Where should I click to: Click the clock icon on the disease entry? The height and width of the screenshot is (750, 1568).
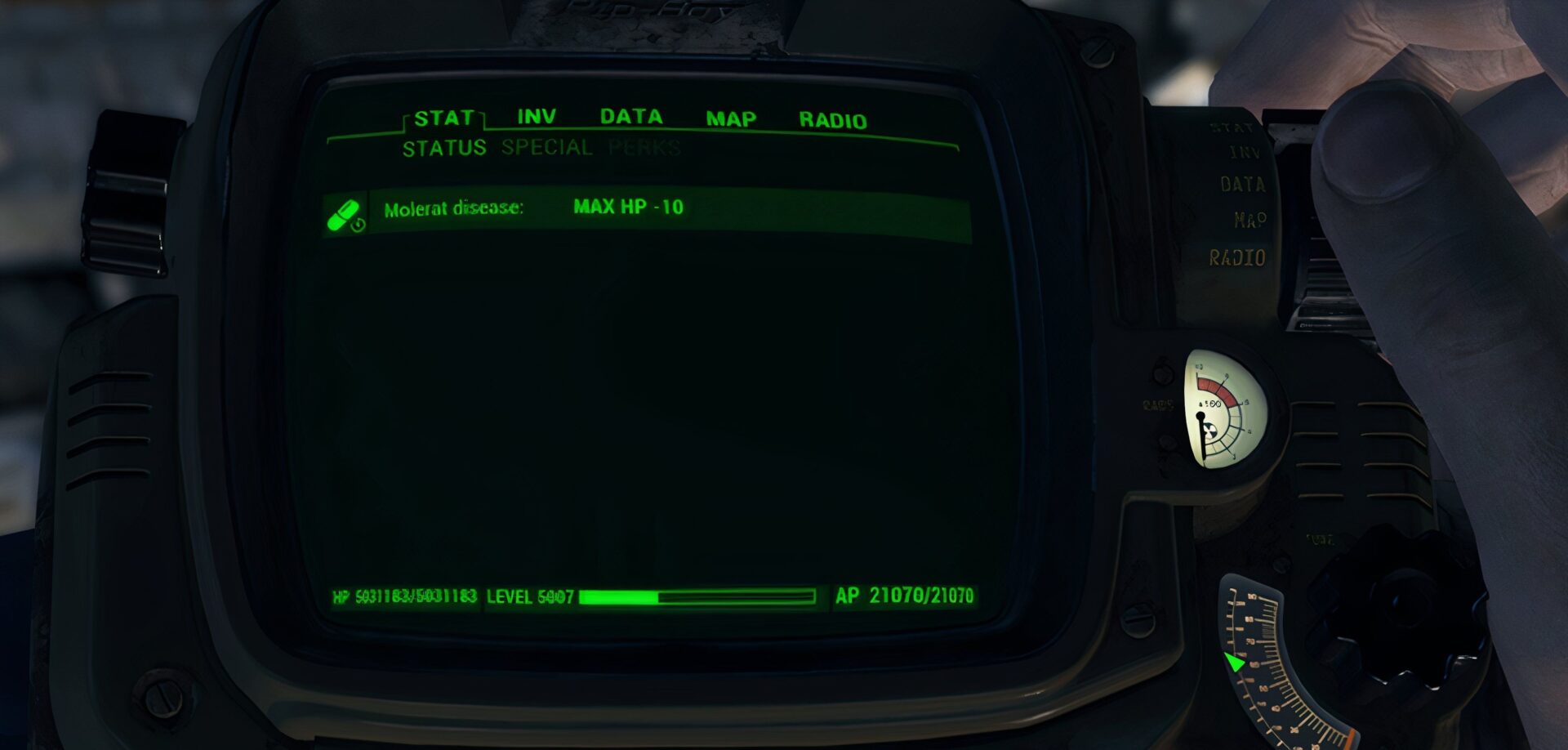coord(357,224)
